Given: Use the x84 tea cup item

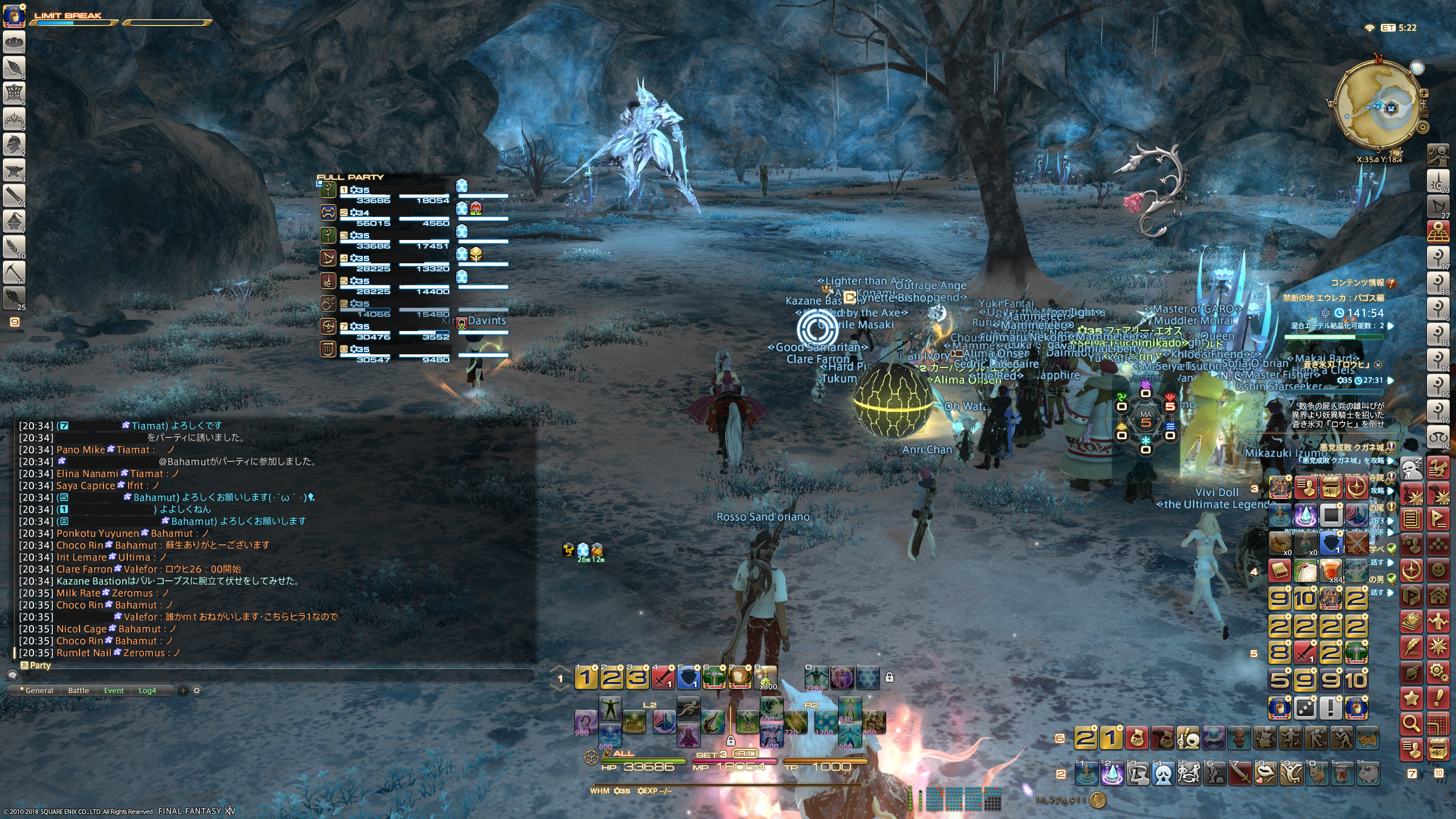Looking at the screenshot, I should [x=1331, y=570].
